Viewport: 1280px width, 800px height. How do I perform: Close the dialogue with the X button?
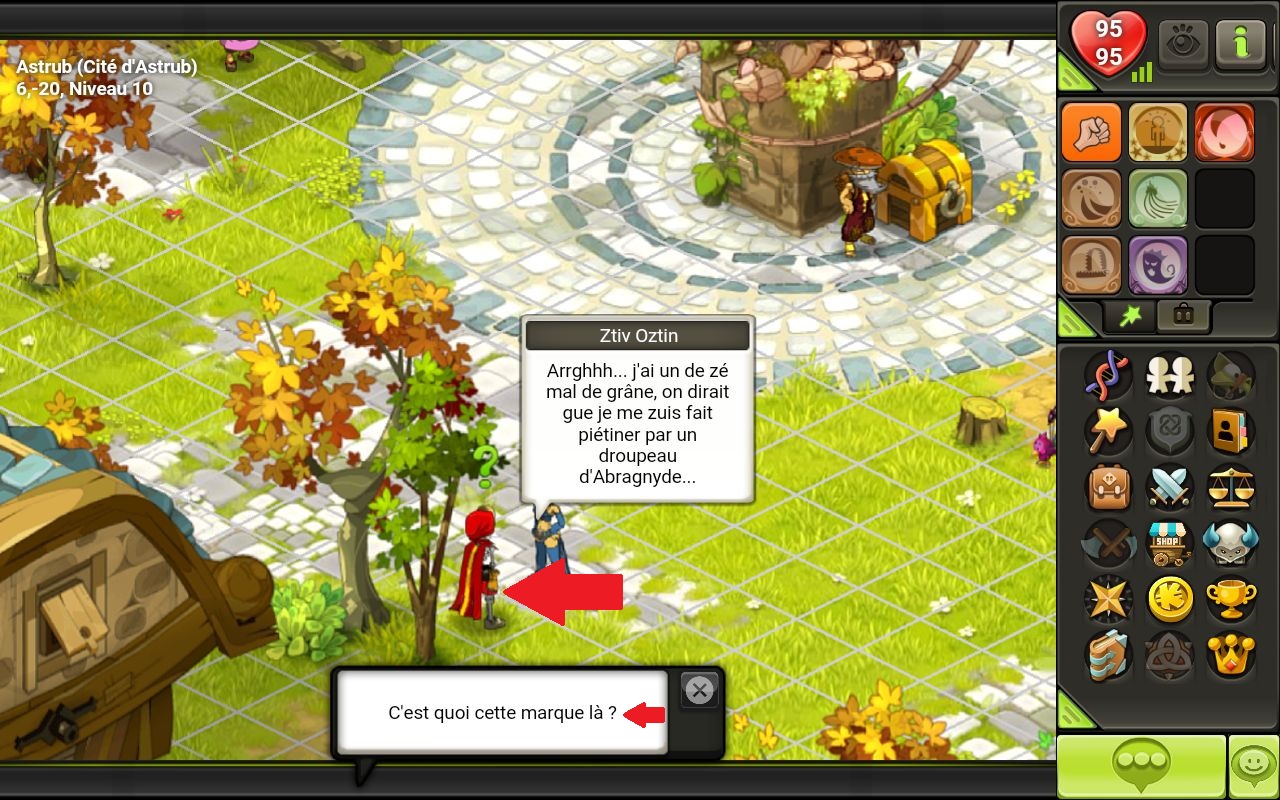[x=700, y=690]
